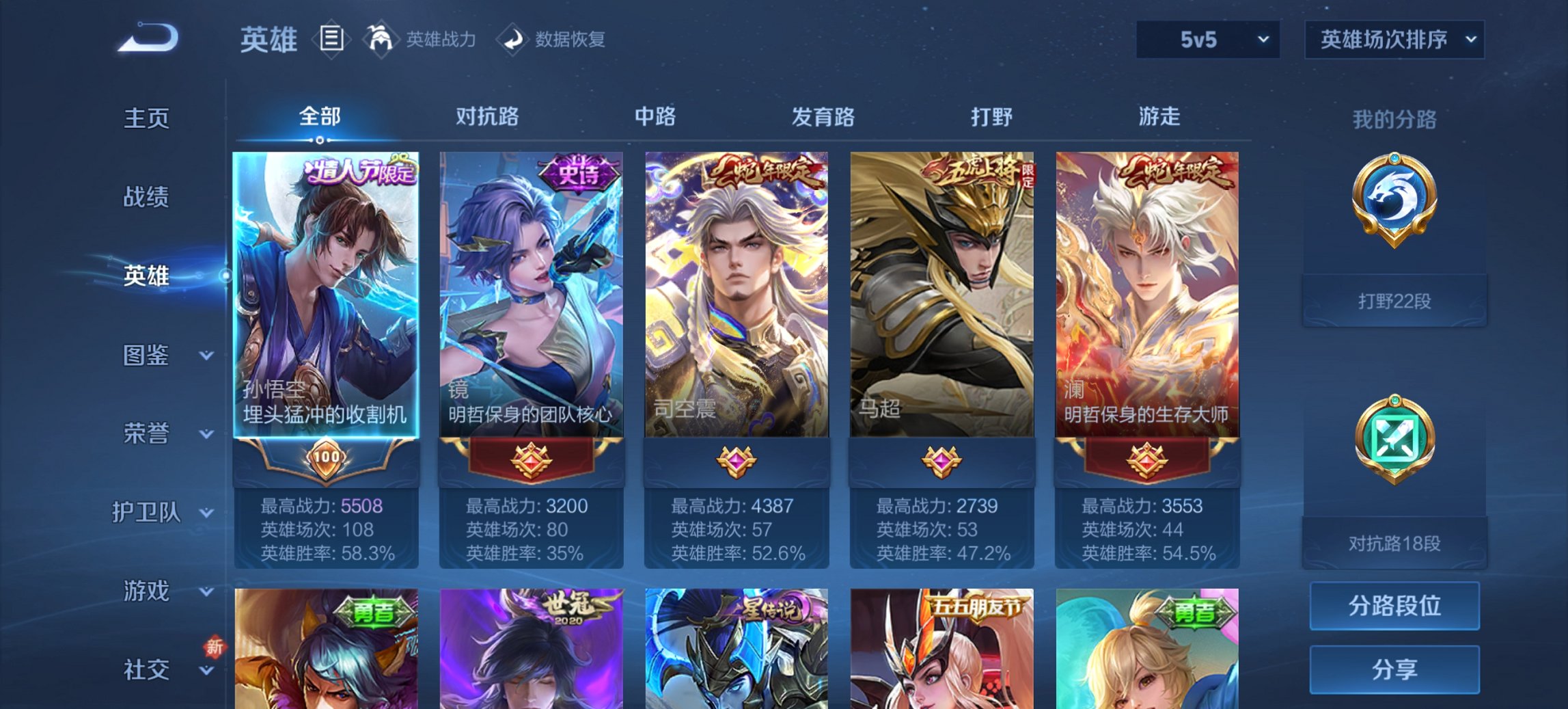Viewport: 1568px width, 709px height.
Task: Go to 战绩 in the sidebar
Action: pos(147,198)
